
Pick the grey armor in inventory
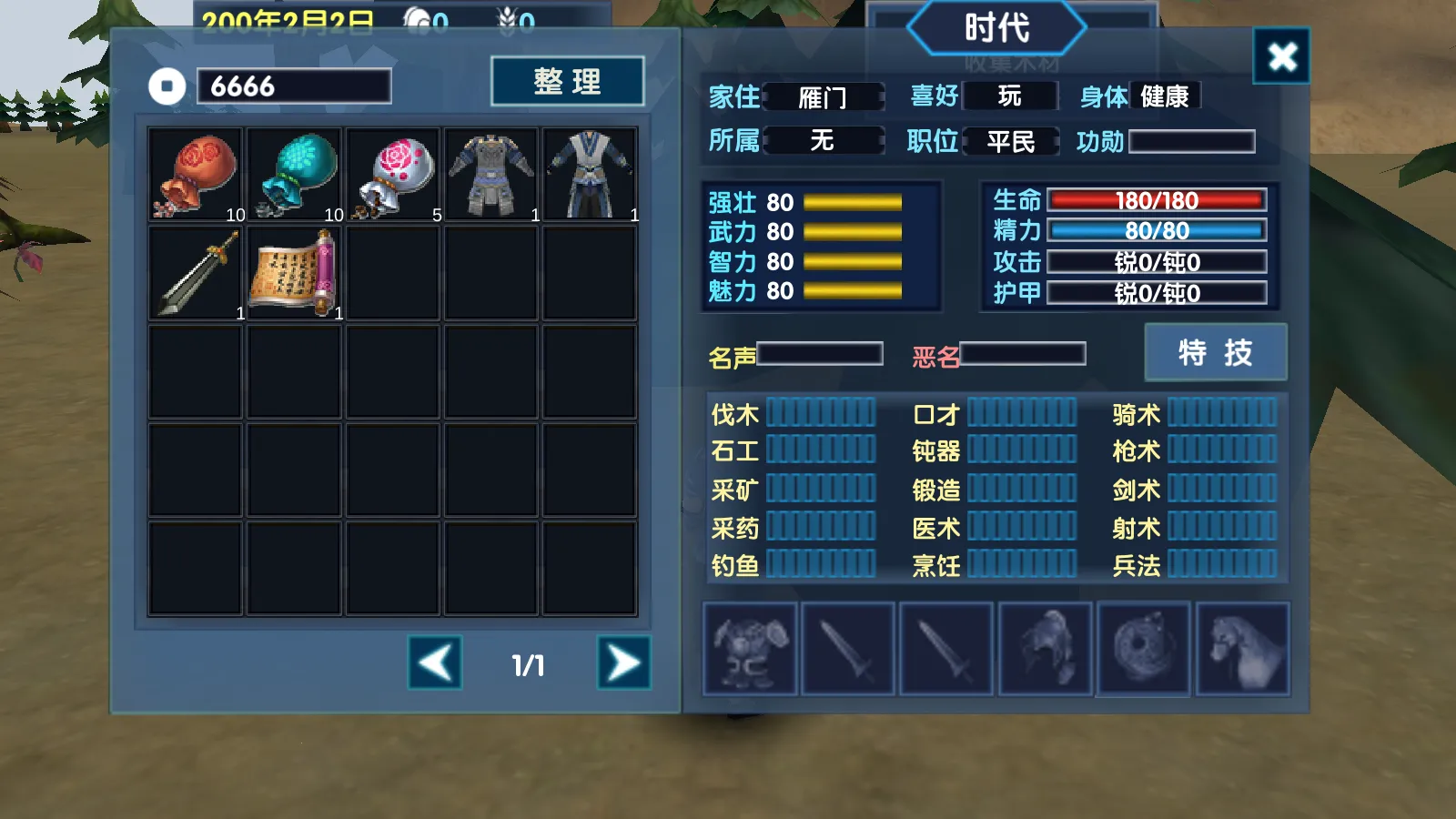coord(491,175)
